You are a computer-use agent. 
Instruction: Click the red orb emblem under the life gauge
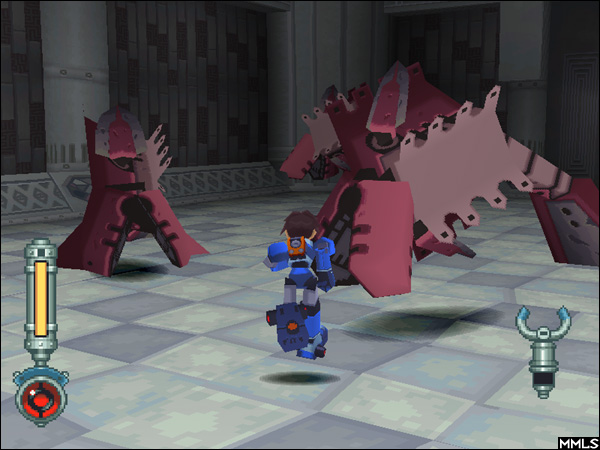coord(40,396)
